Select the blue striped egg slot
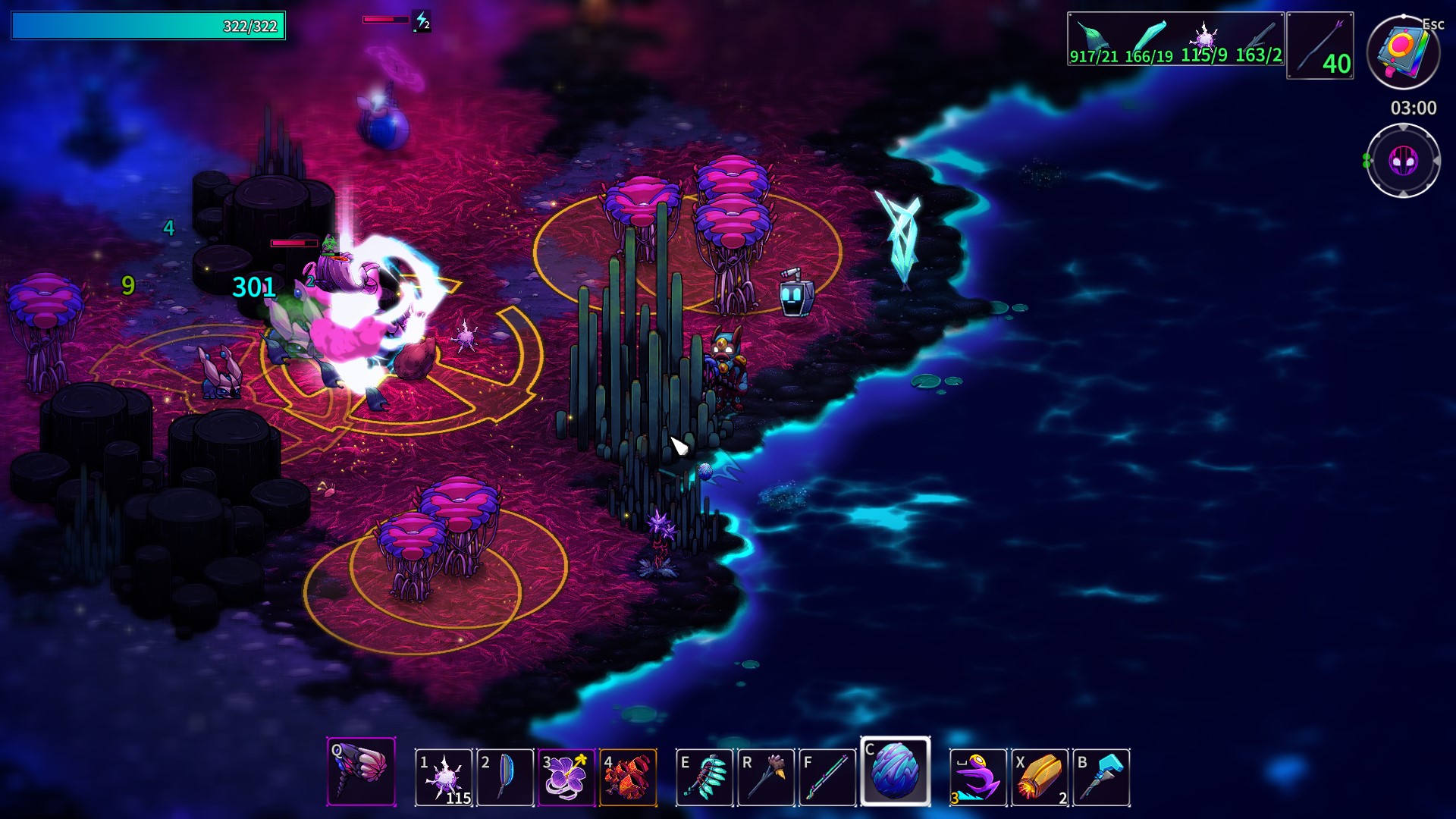1456x819 pixels. click(895, 770)
